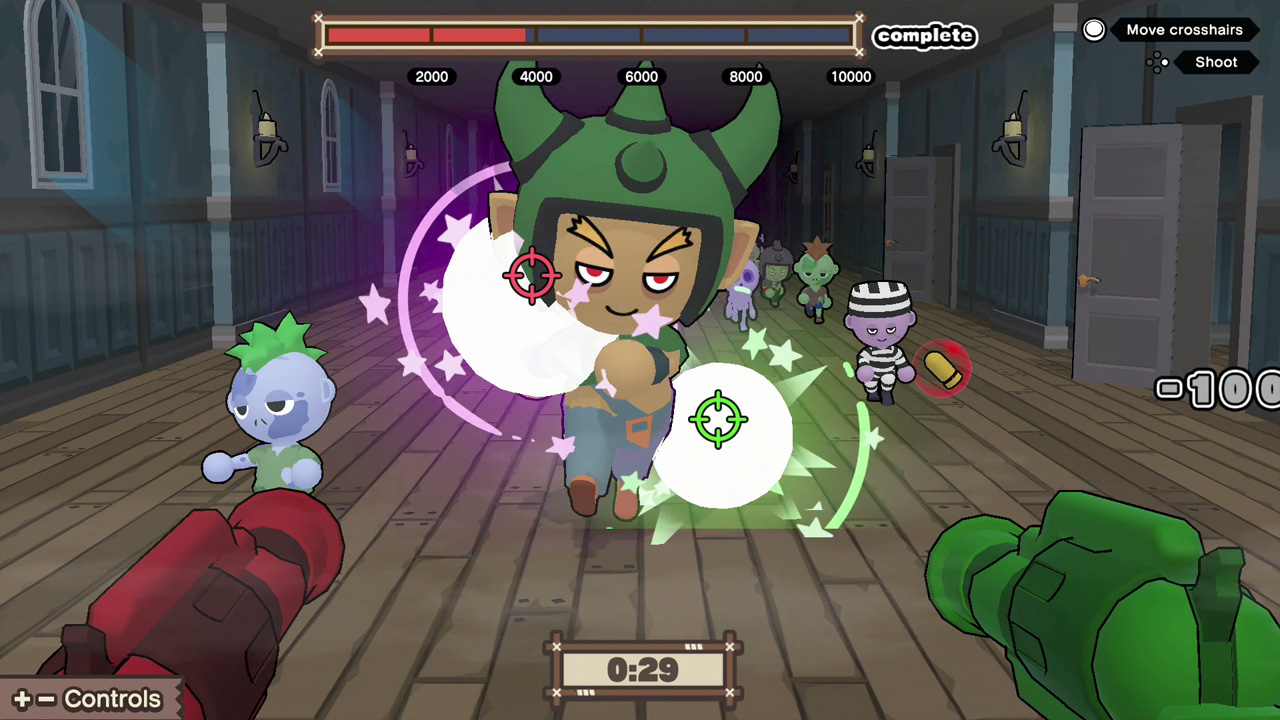Click the complete badge
The height and width of the screenshot is (720, 1280).
(x=924, y=36)
